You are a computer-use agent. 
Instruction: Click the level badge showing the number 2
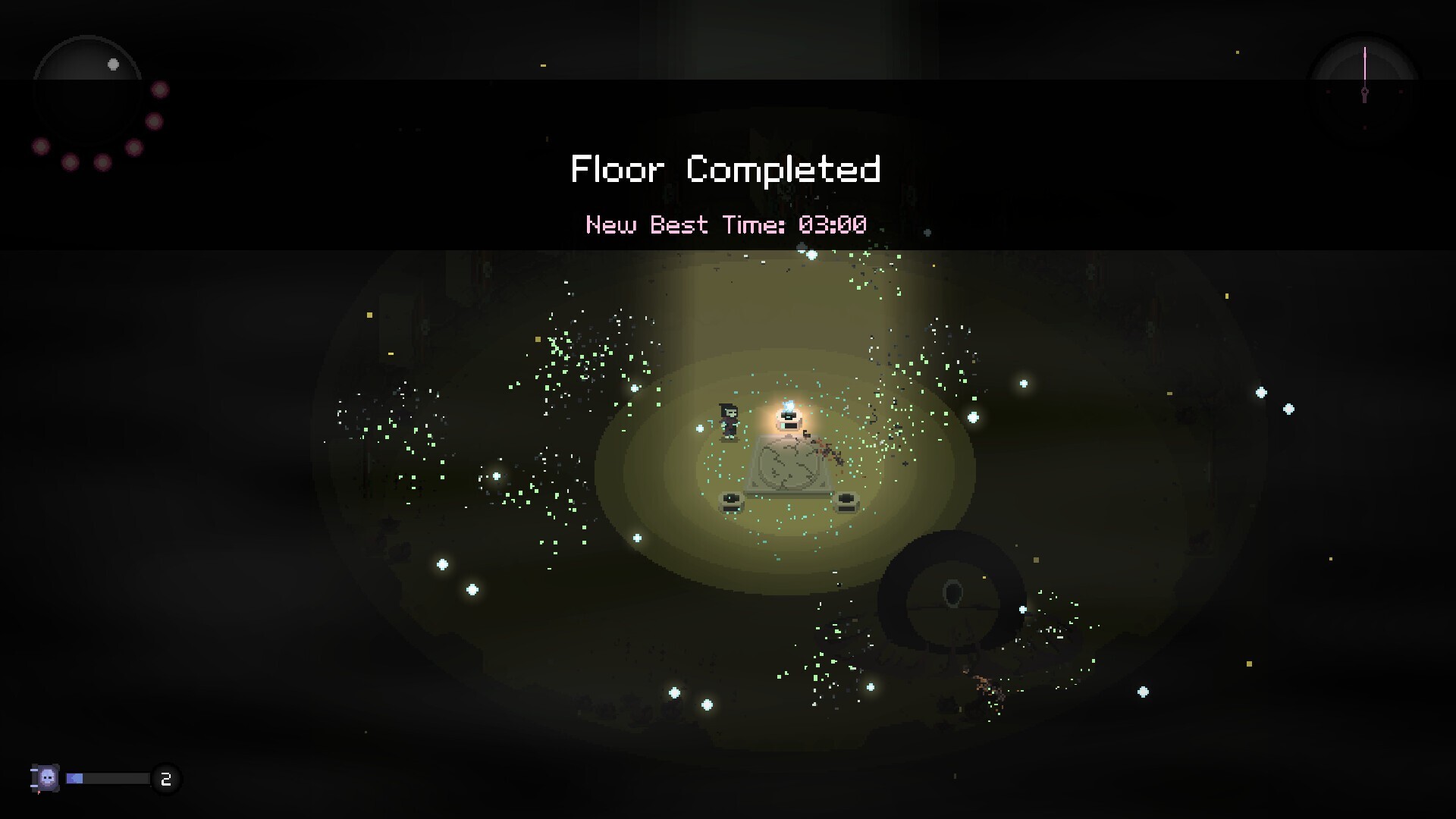click(166, 779)
